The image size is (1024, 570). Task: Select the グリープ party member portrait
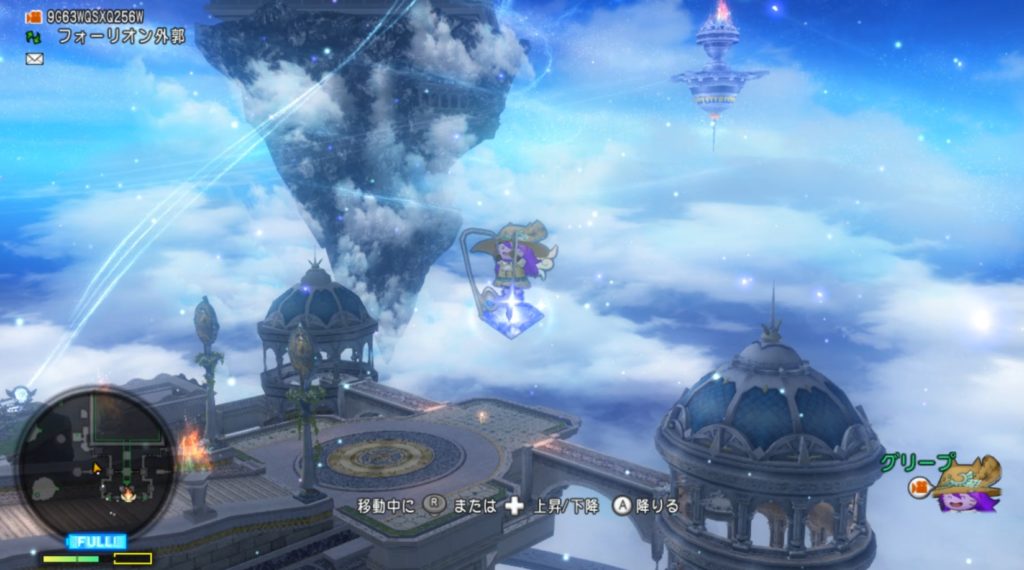(x=965, y=484)
